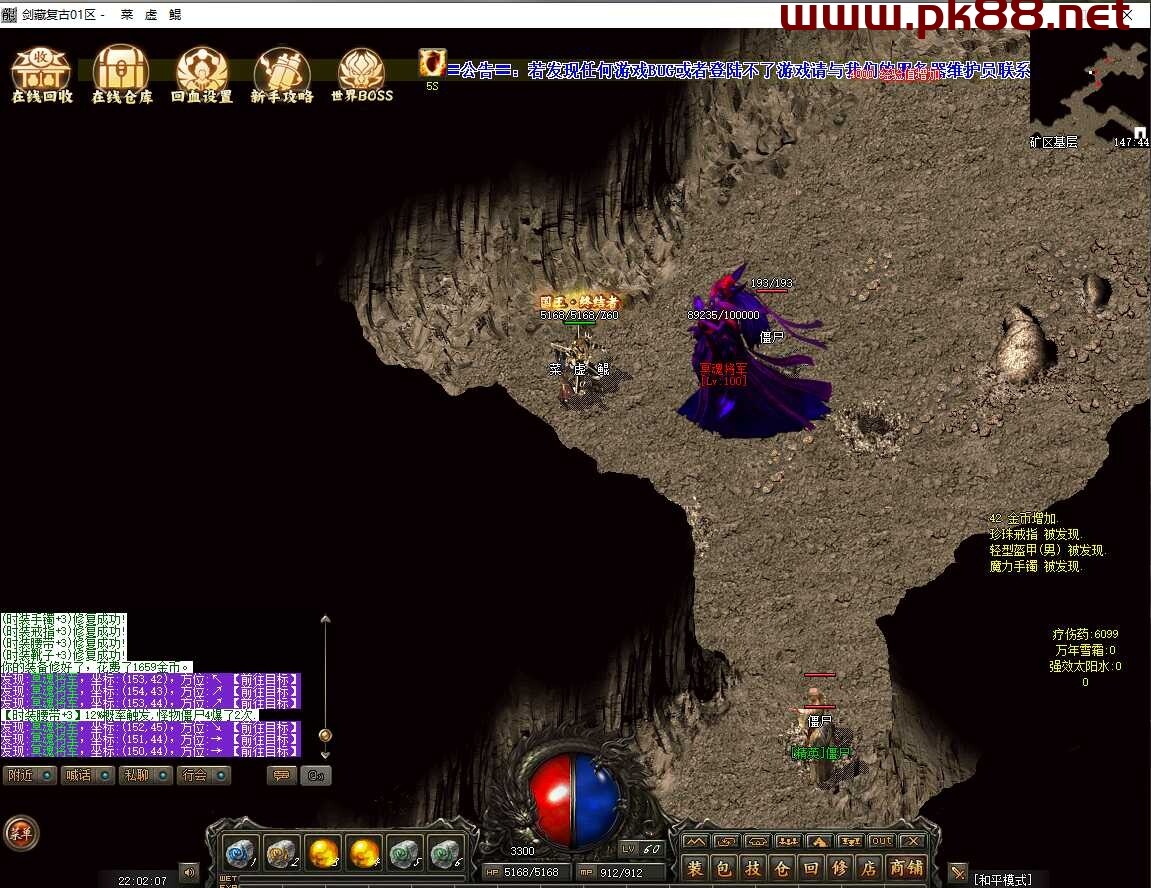Click the 和平模式 attack mode label
This screenshot has height=888, width=1151.
coord(1003,880)
